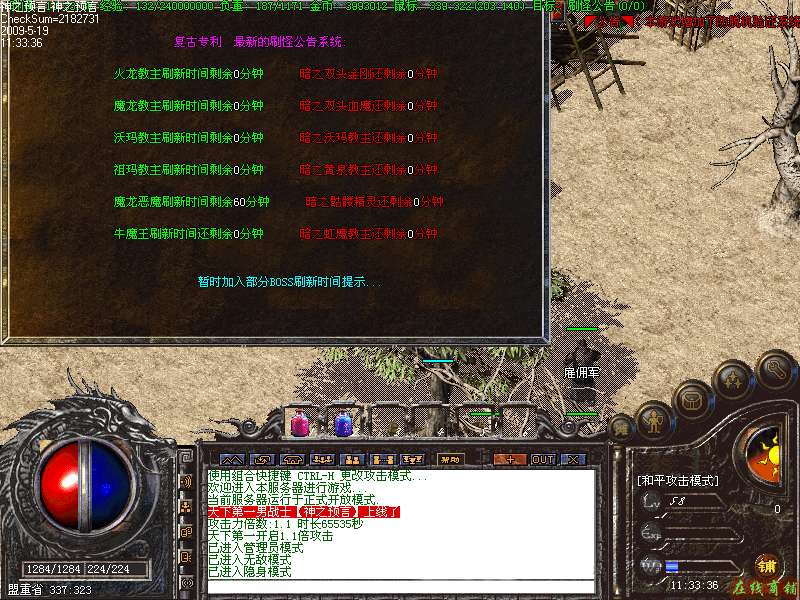
Task: Click the orange plus button
Action: pos(510,459)
